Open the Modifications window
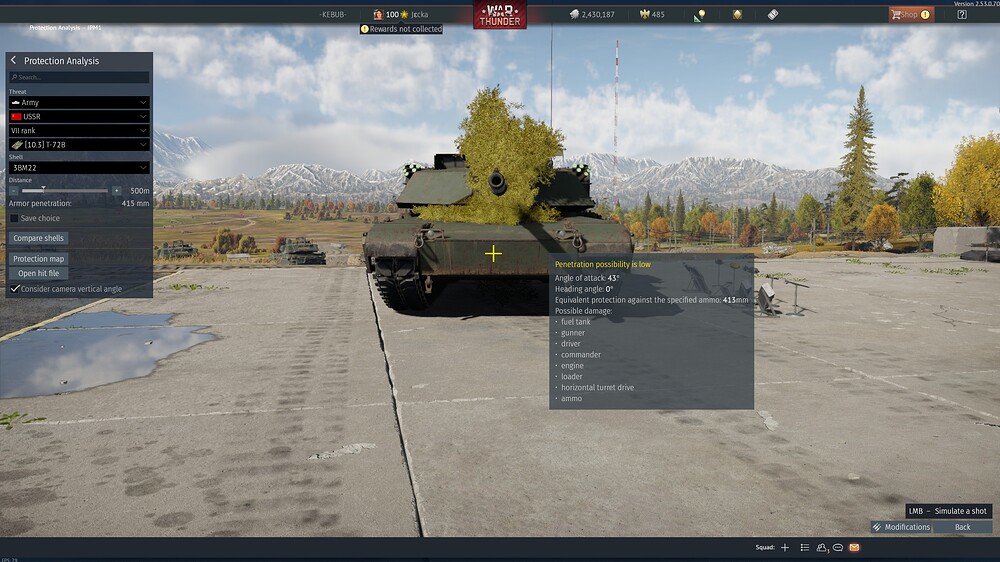Screen dimensions: 1000x562 coord(901,527)
